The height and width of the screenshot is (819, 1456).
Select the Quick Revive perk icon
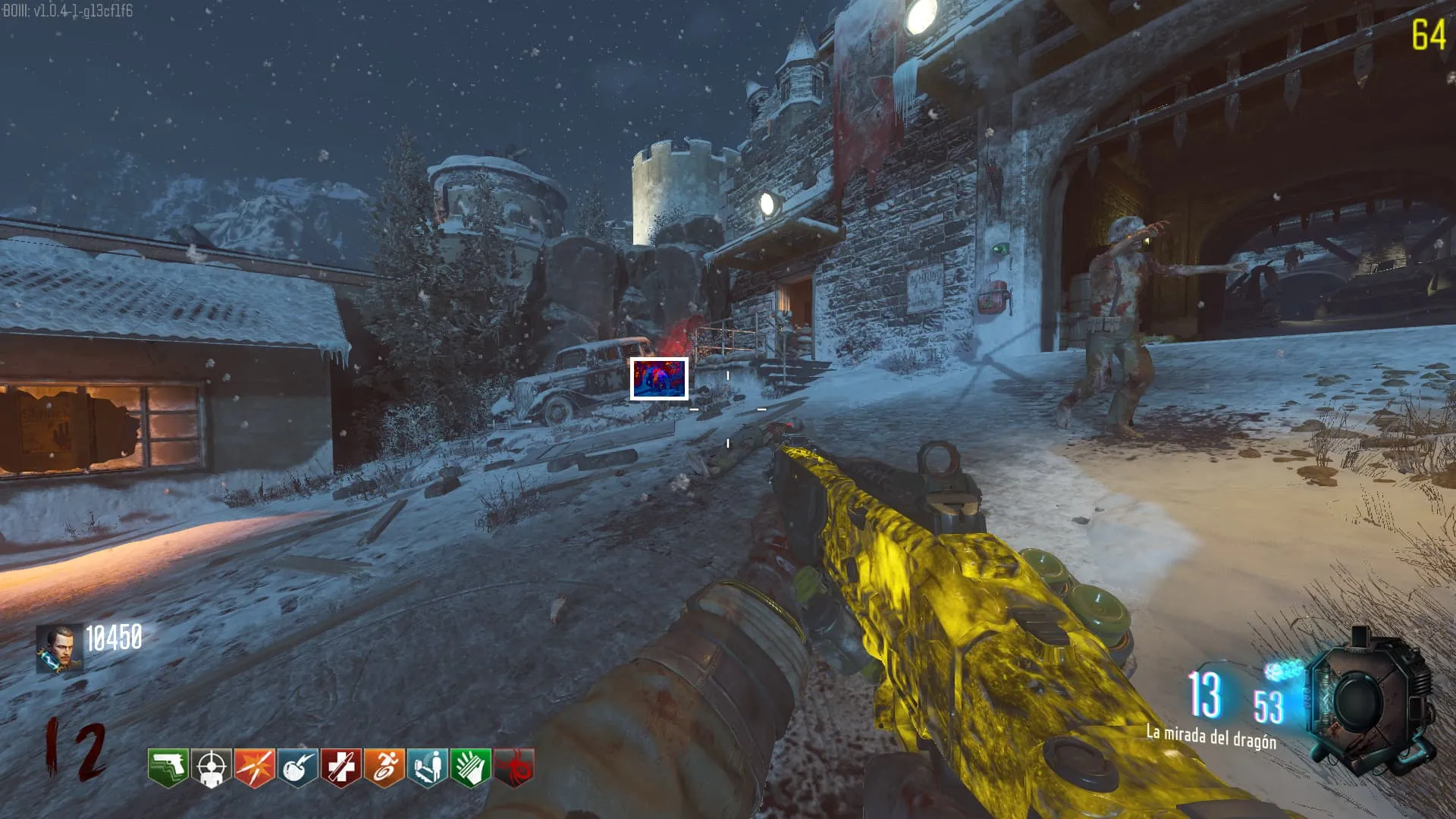428,767
